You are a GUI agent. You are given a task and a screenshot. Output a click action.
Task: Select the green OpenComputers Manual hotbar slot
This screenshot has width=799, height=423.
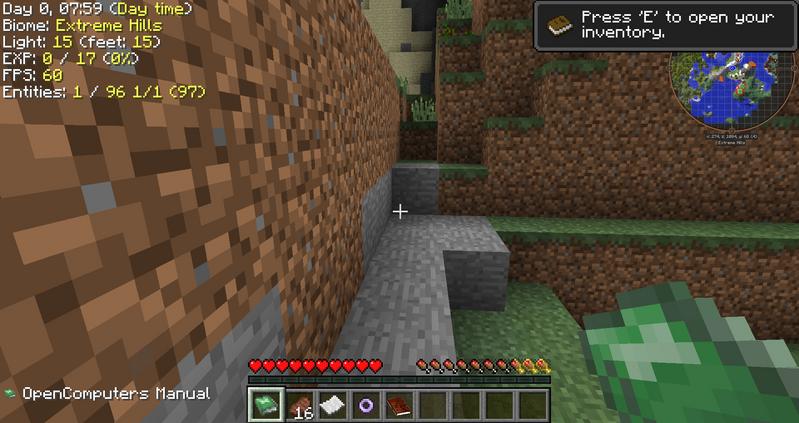(265, 405)
